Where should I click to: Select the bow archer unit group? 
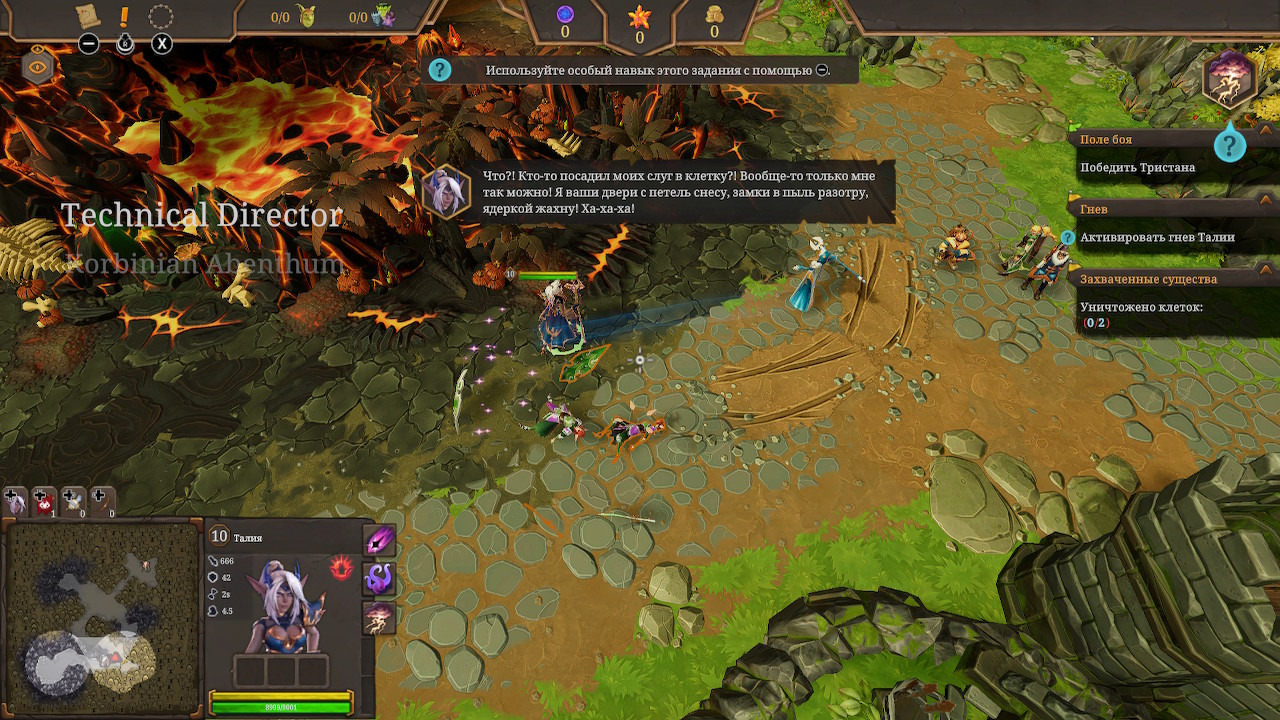point(103,501)
